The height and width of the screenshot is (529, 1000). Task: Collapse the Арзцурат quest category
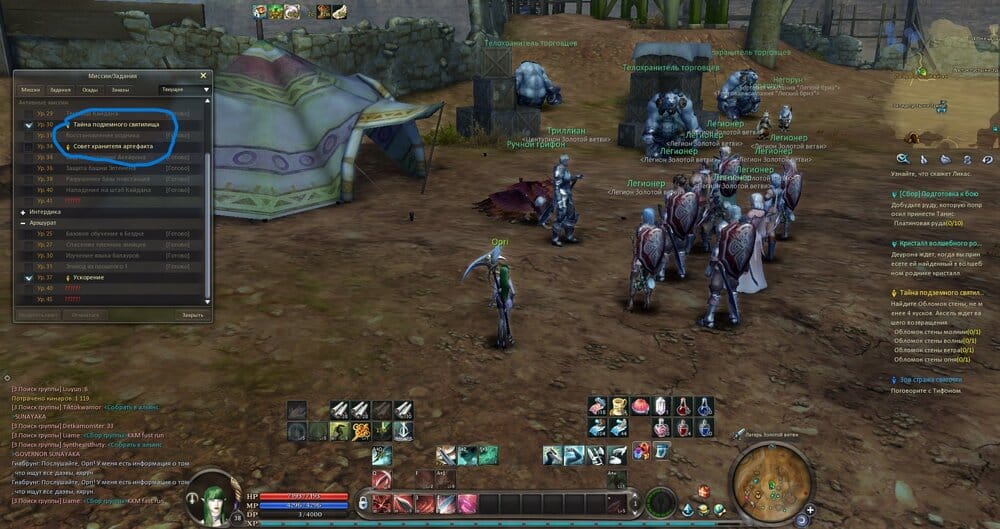(23, 223)
